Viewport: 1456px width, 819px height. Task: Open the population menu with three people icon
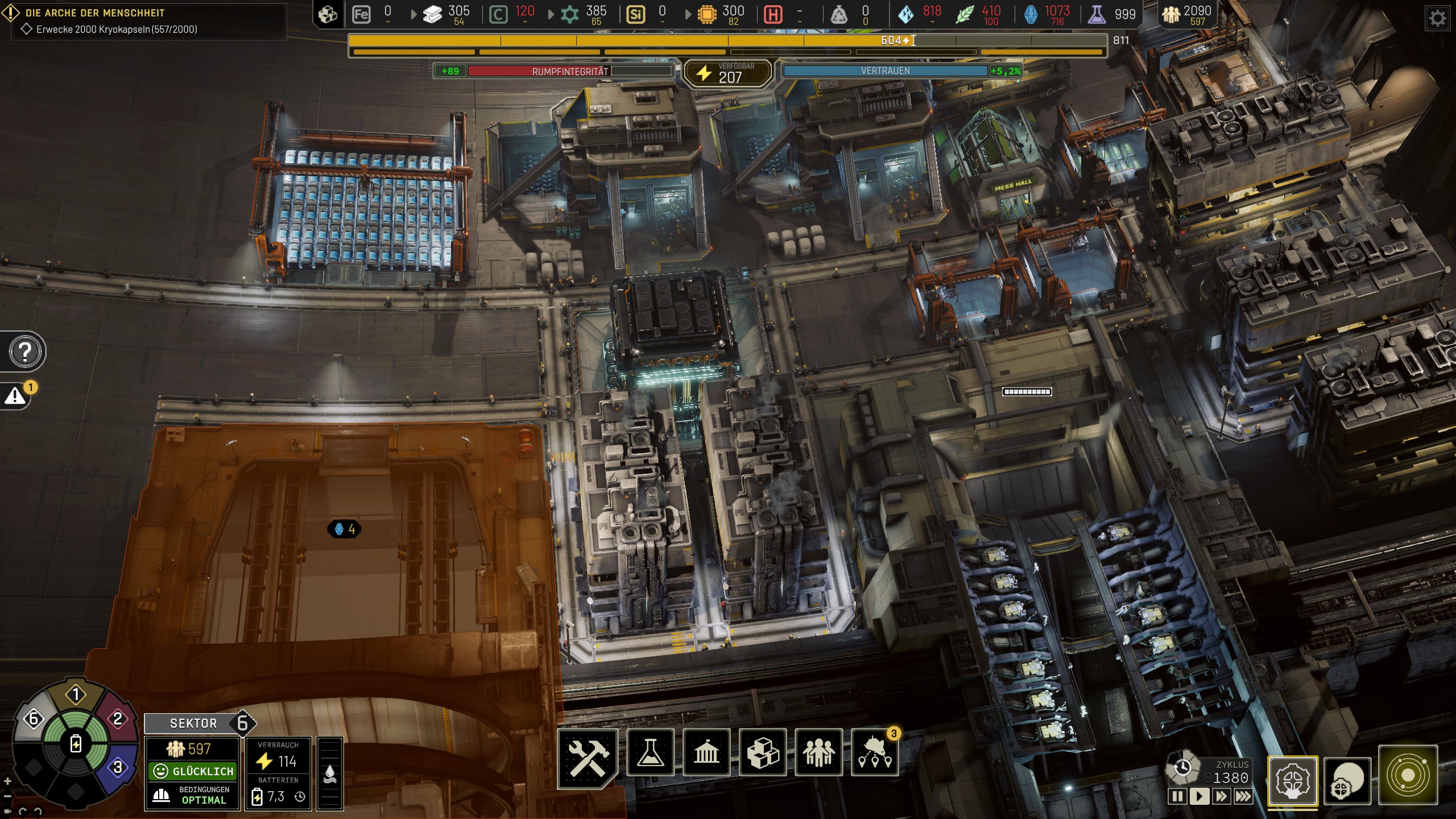coord(818,752)
